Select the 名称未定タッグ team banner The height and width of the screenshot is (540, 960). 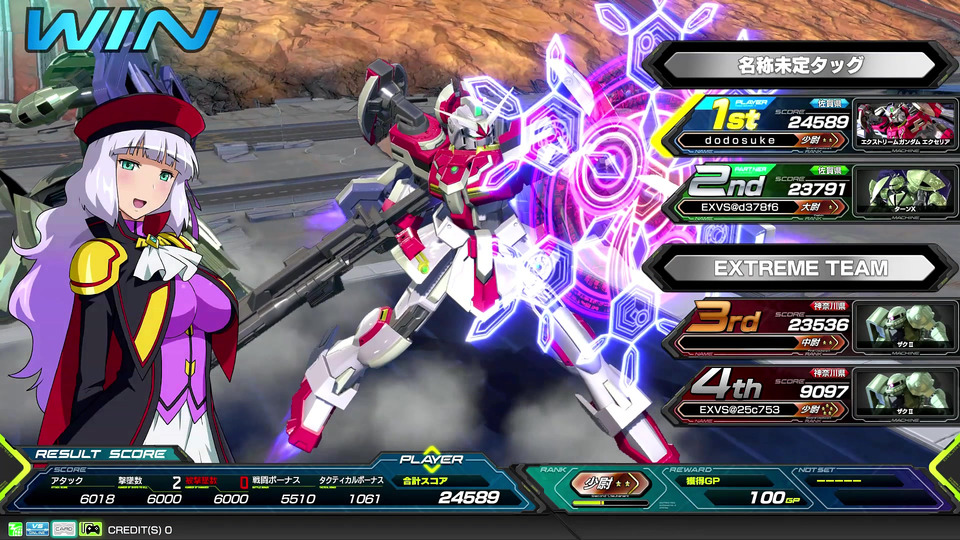tap(800, 66)
